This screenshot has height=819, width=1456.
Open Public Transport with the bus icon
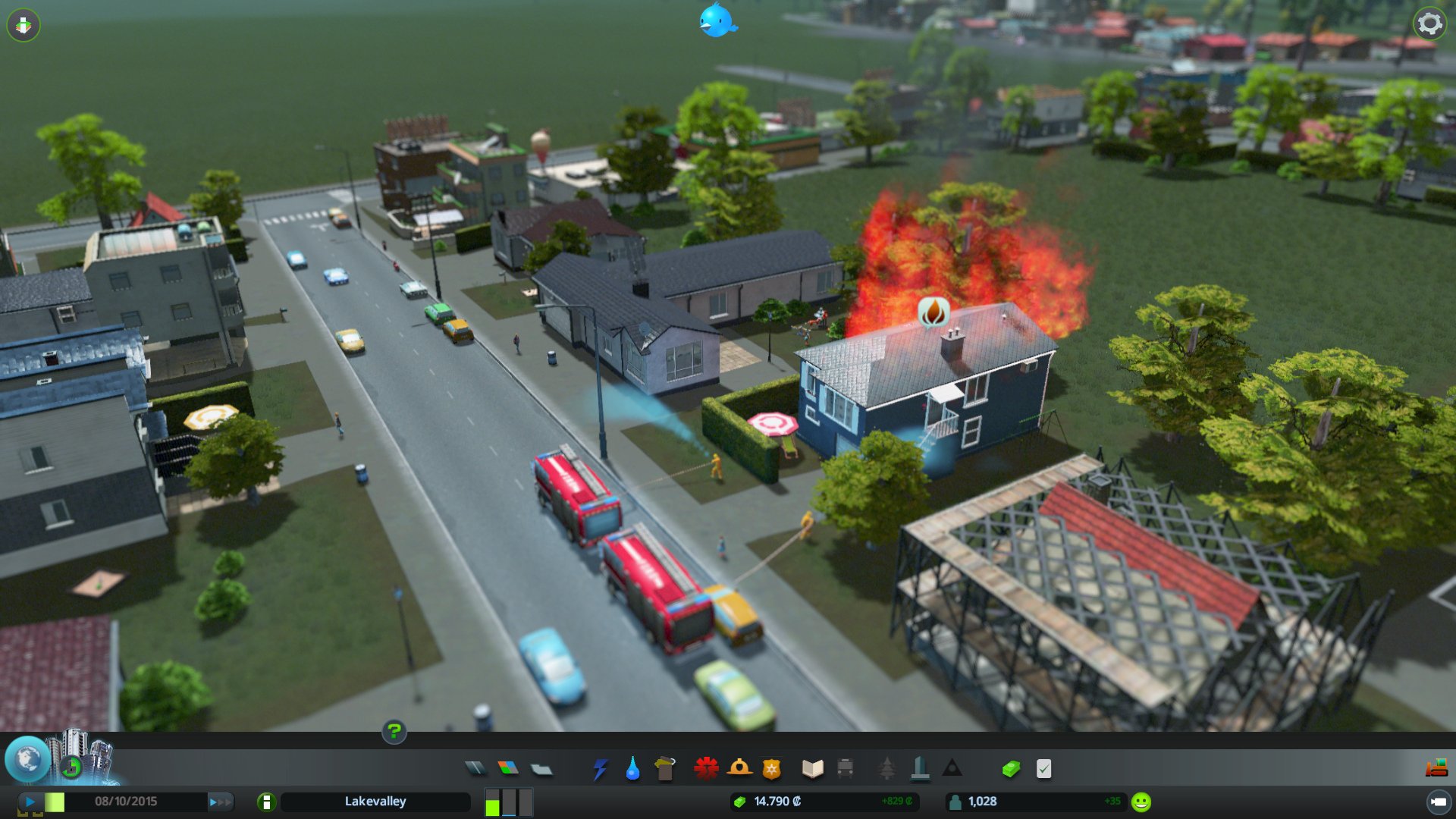tap(847, 768)
